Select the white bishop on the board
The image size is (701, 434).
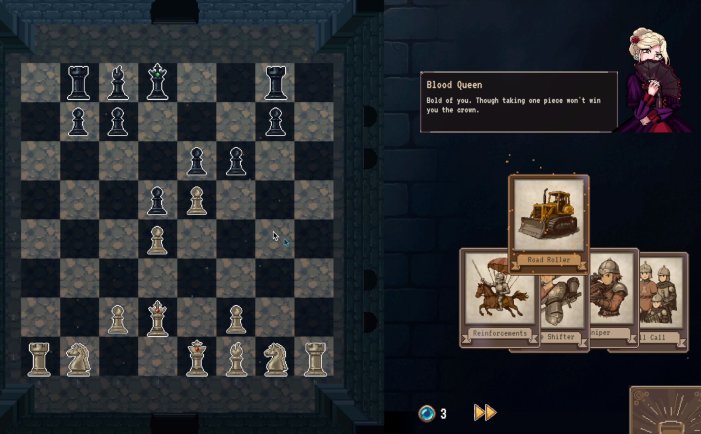tap(236, 357)
